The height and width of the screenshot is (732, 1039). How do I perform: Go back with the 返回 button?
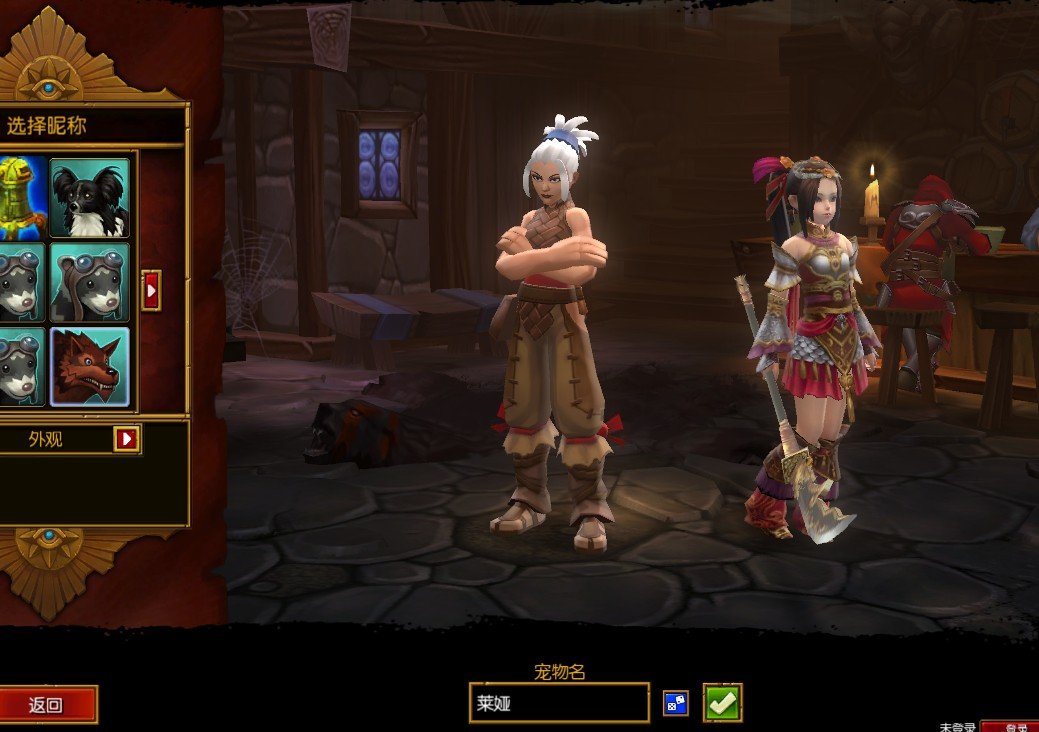tap(46, 704)
